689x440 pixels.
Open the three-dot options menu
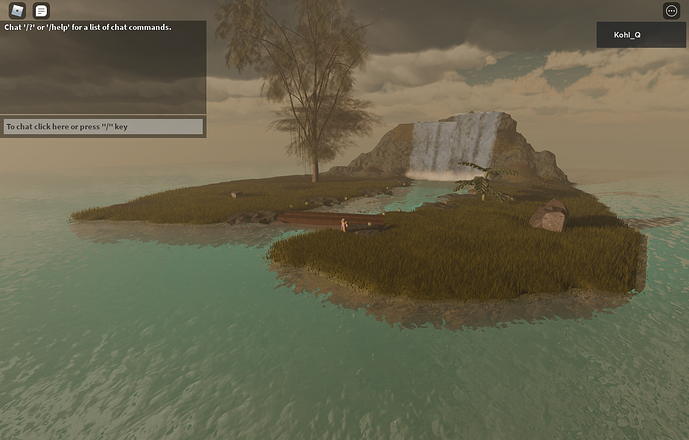pyautogui.click(x=671, y=10)
